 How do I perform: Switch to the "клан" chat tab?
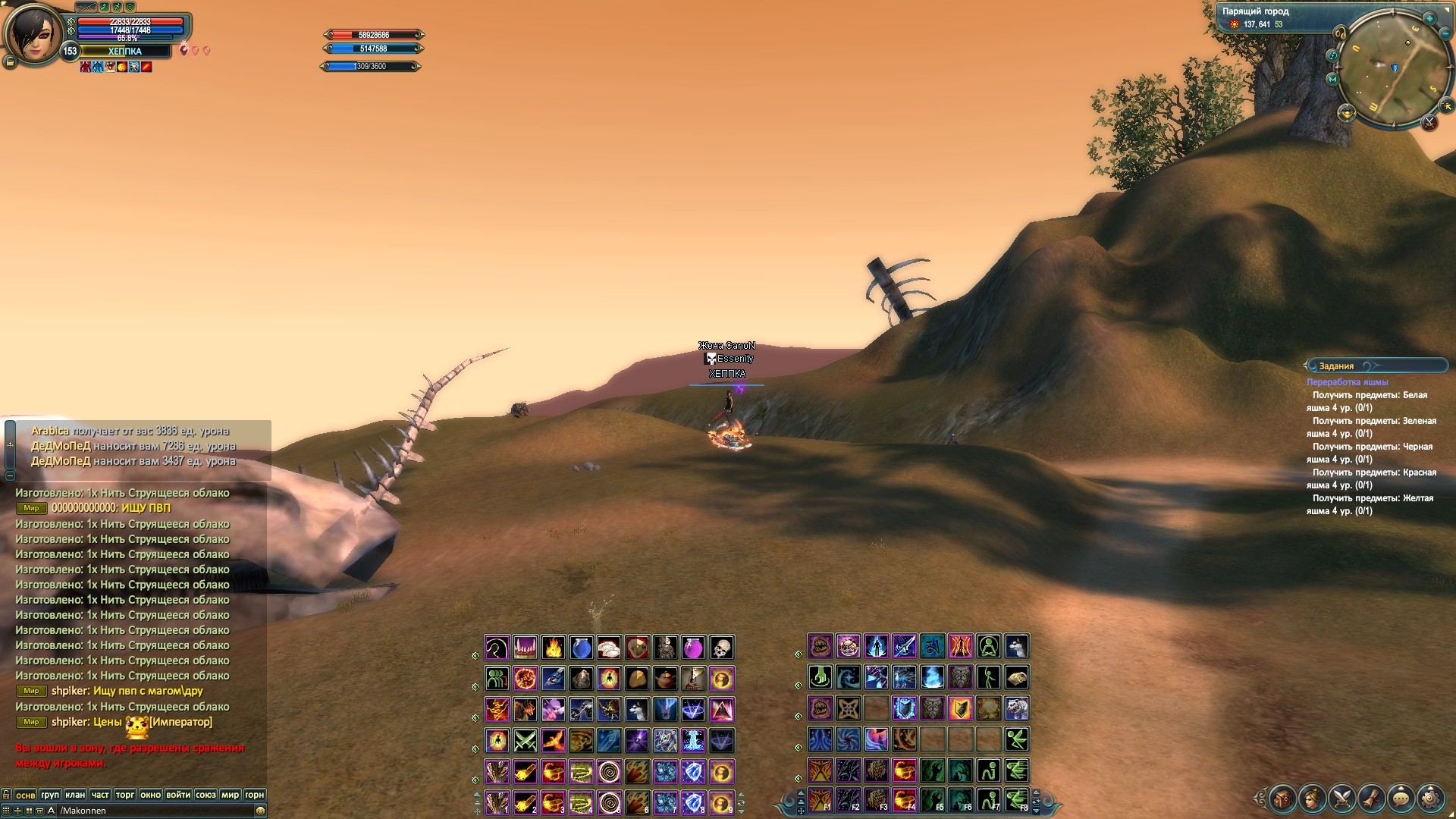pyautogui.click(x=75, y=795)
